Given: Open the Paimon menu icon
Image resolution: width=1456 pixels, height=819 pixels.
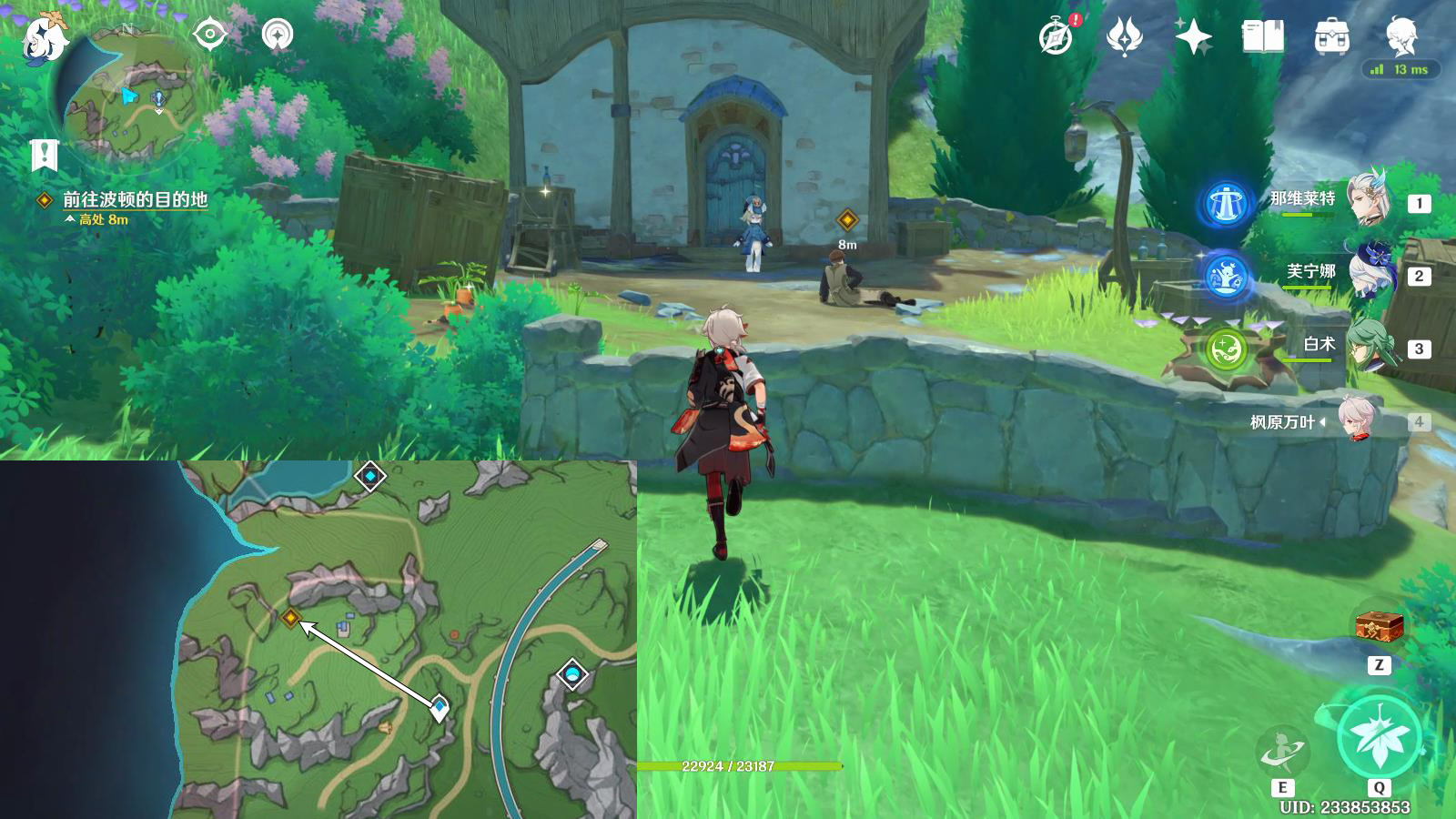Looking at the screenshot, I should pyautogui.click(x=44, y=40).
